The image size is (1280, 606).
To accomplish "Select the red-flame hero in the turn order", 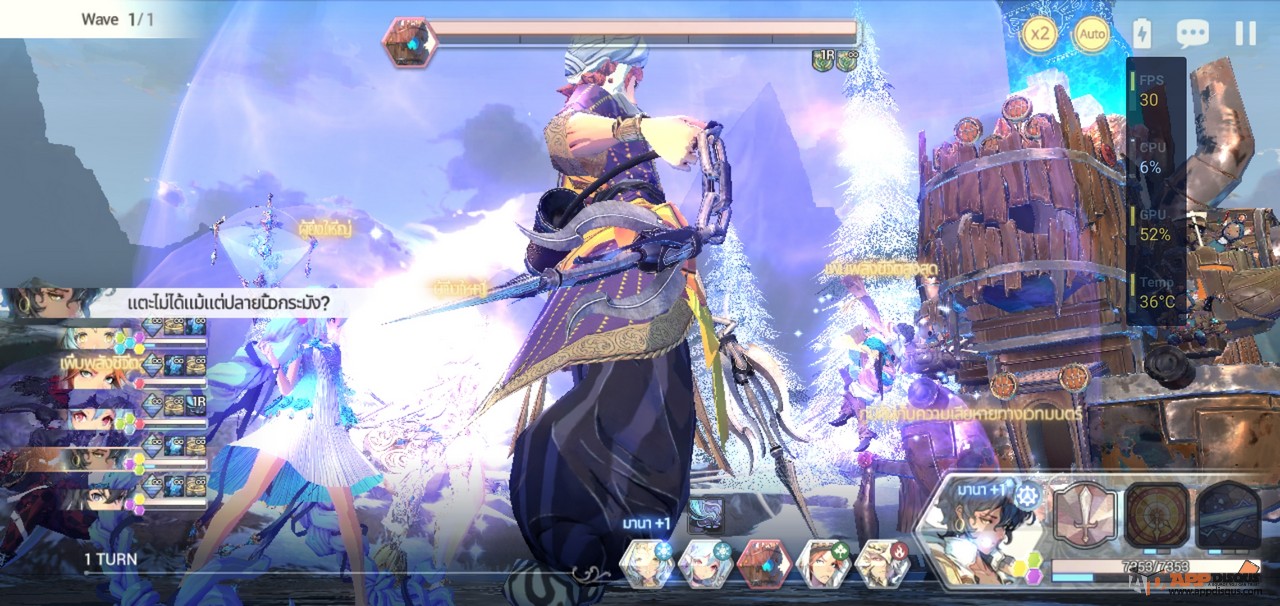I will click(x=883, y=565).
